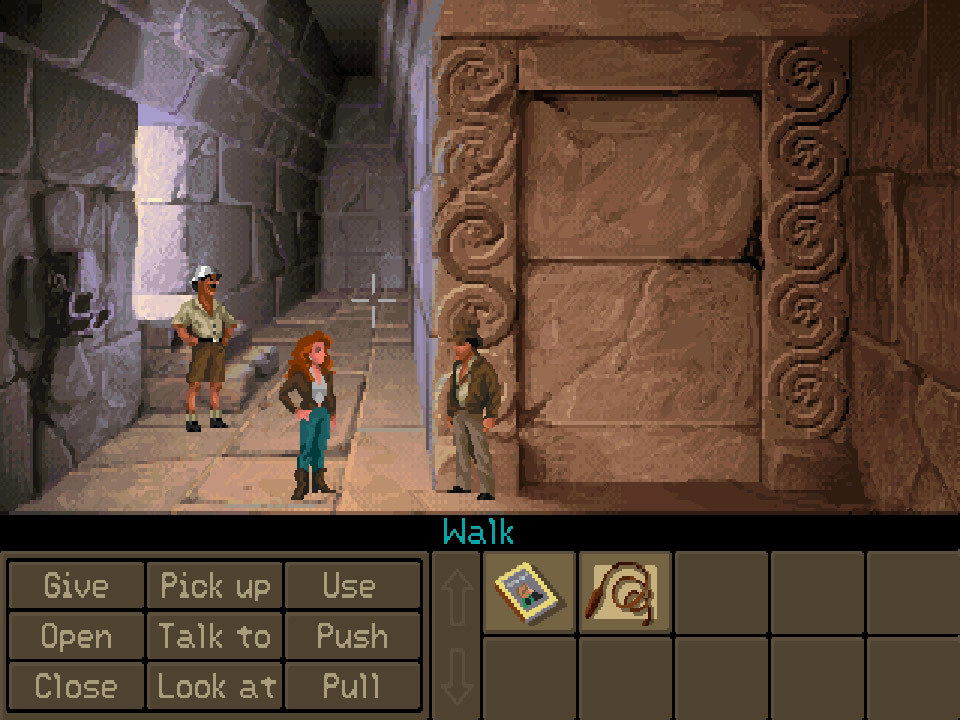Activate the Pull verb
Viewport: 960px width, 720px height.
pos(349,686)
